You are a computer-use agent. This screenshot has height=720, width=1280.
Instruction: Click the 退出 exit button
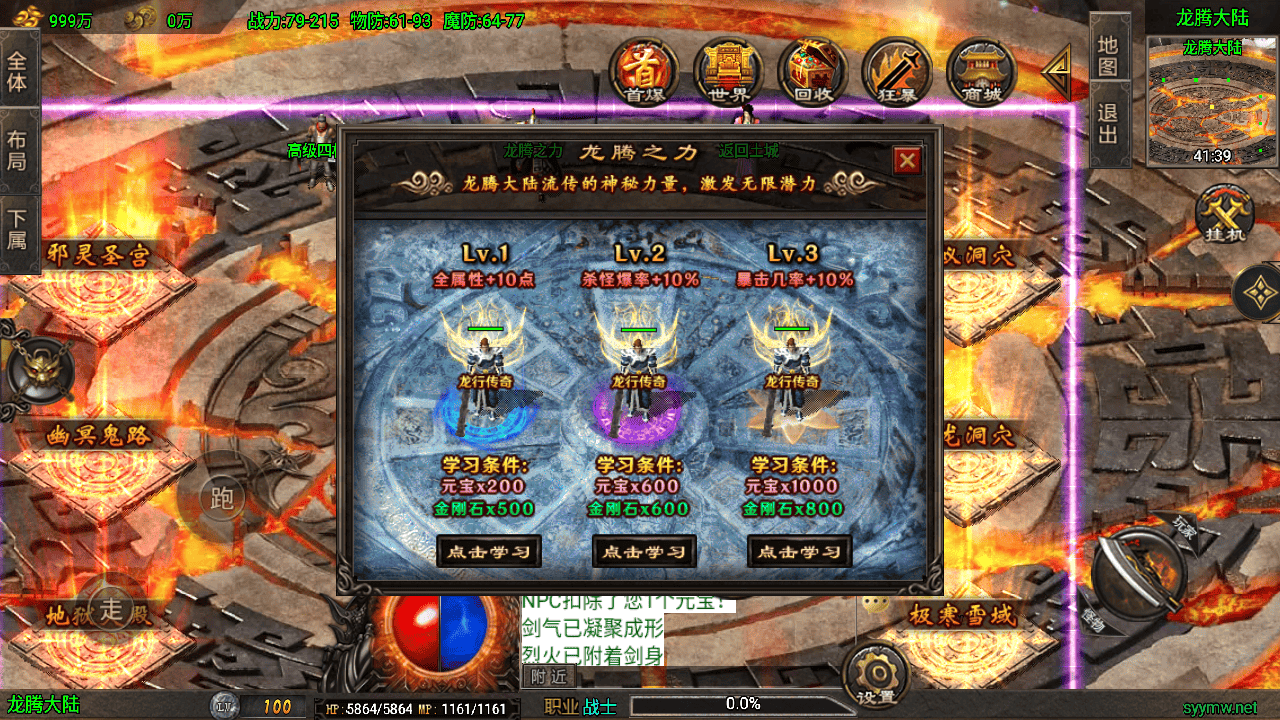tap(1108, 124)
